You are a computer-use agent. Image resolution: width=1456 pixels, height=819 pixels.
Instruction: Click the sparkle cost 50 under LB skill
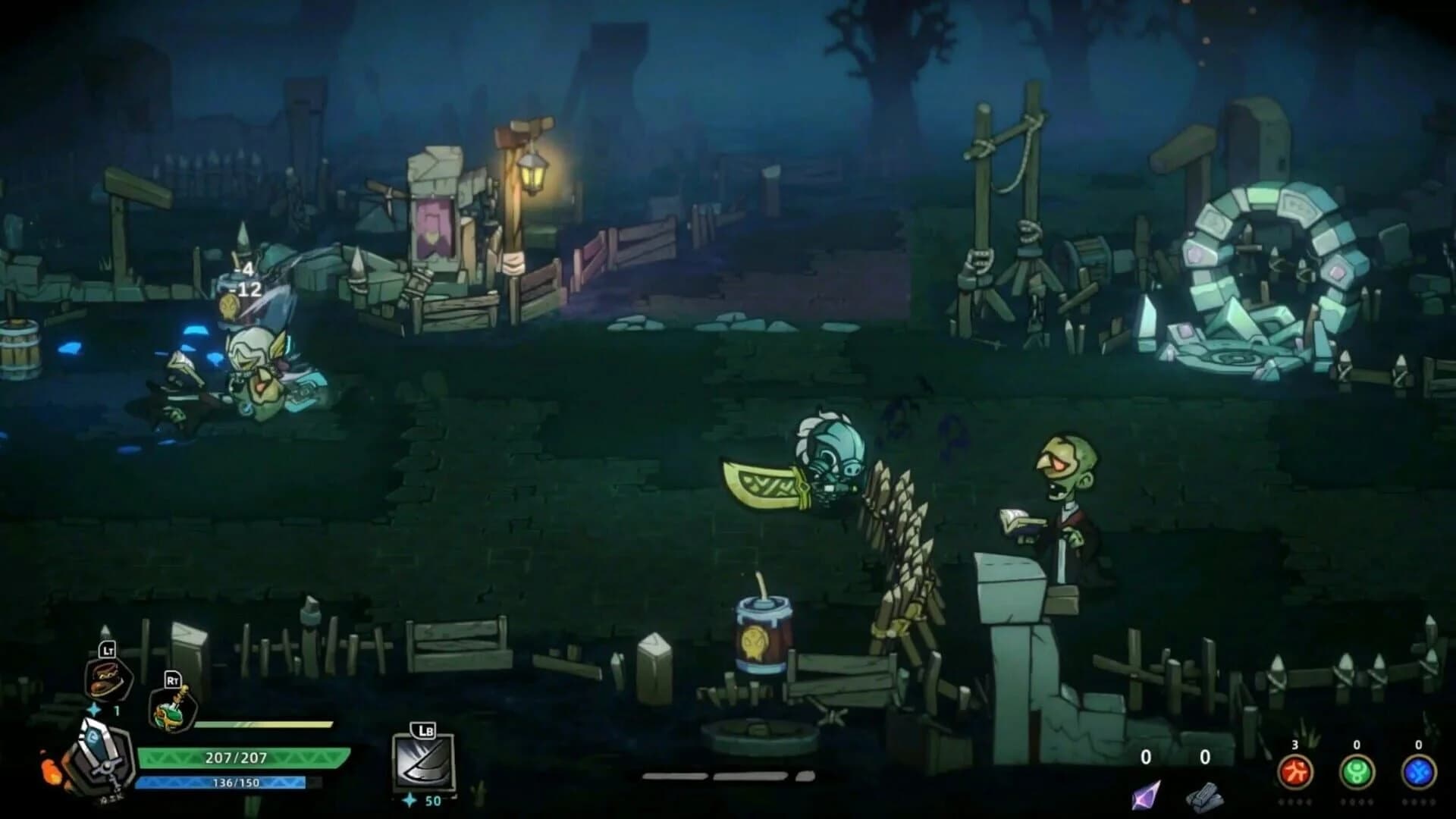[x=423, y=800]
